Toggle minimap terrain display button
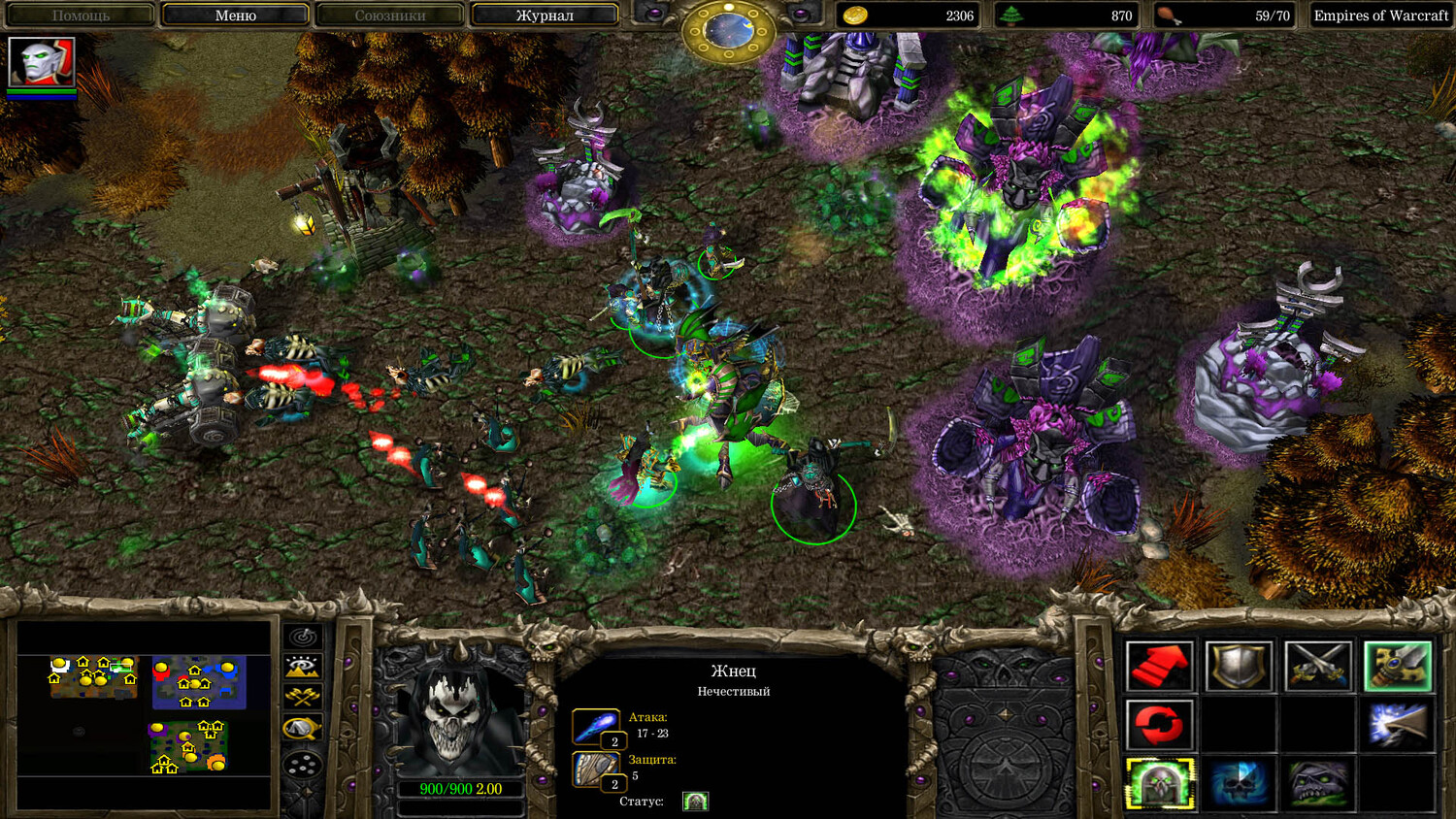1456x819 pixels. 303,667
